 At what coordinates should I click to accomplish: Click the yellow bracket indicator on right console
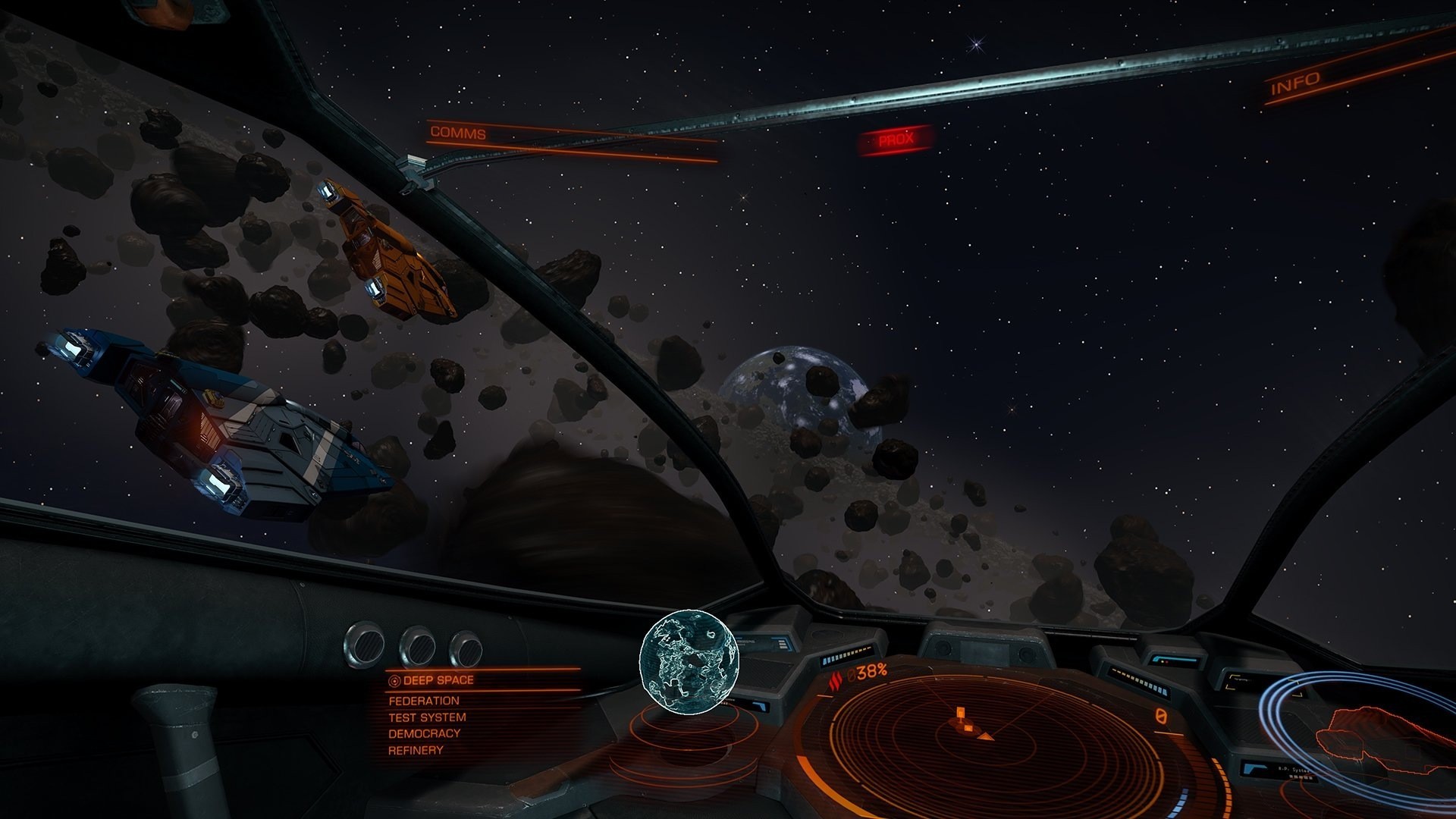click(x=1265, y=683)
